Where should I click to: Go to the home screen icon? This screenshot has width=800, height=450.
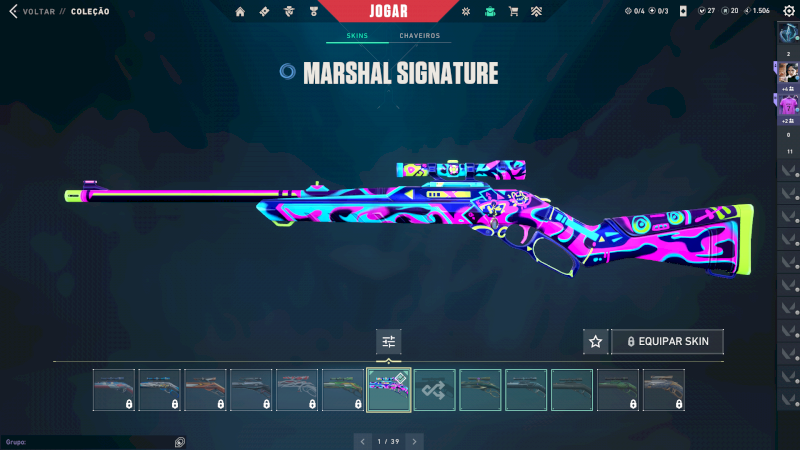pyautogui.click(x=240, y=12)
